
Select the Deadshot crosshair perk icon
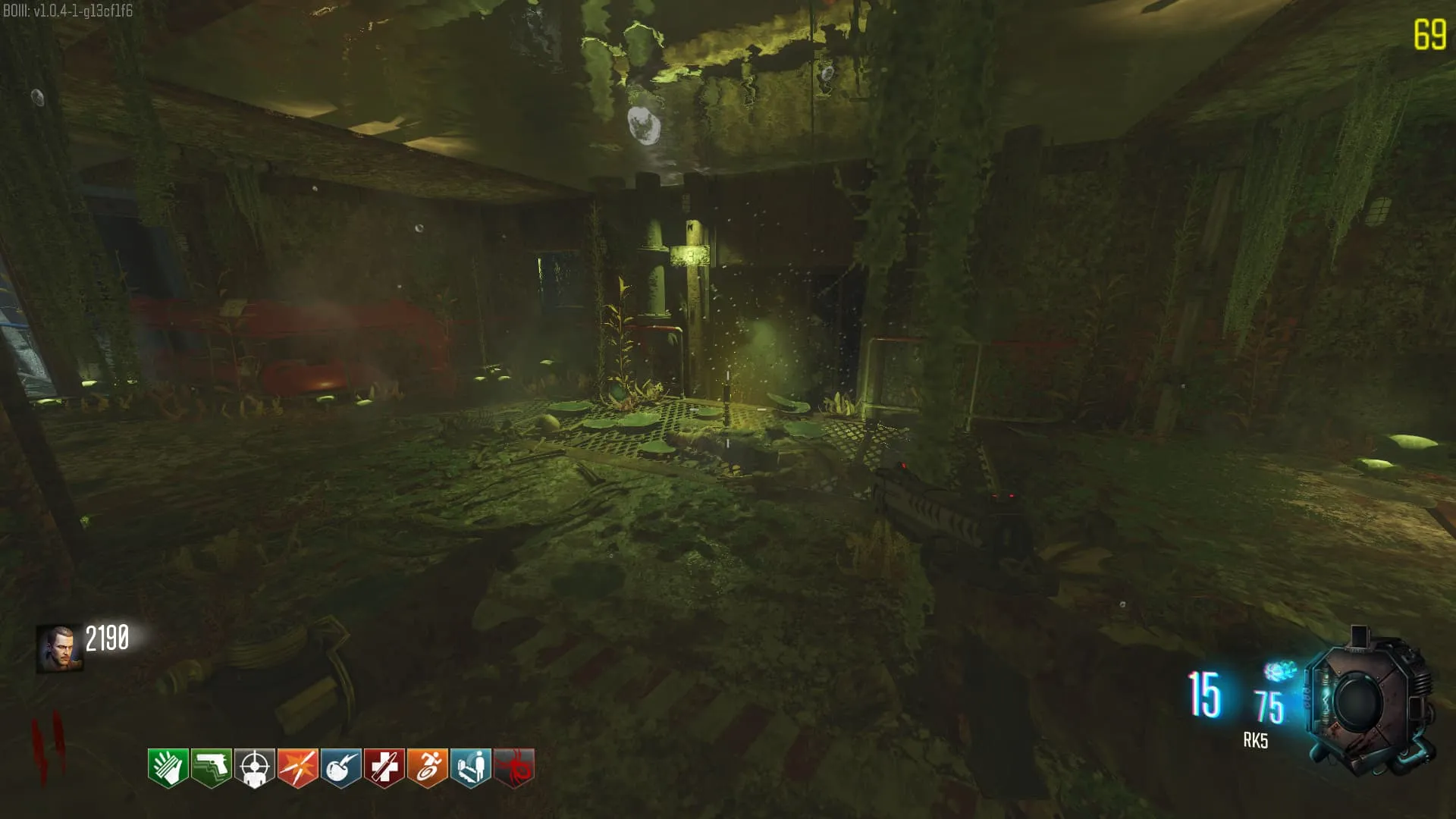point(254,768)
